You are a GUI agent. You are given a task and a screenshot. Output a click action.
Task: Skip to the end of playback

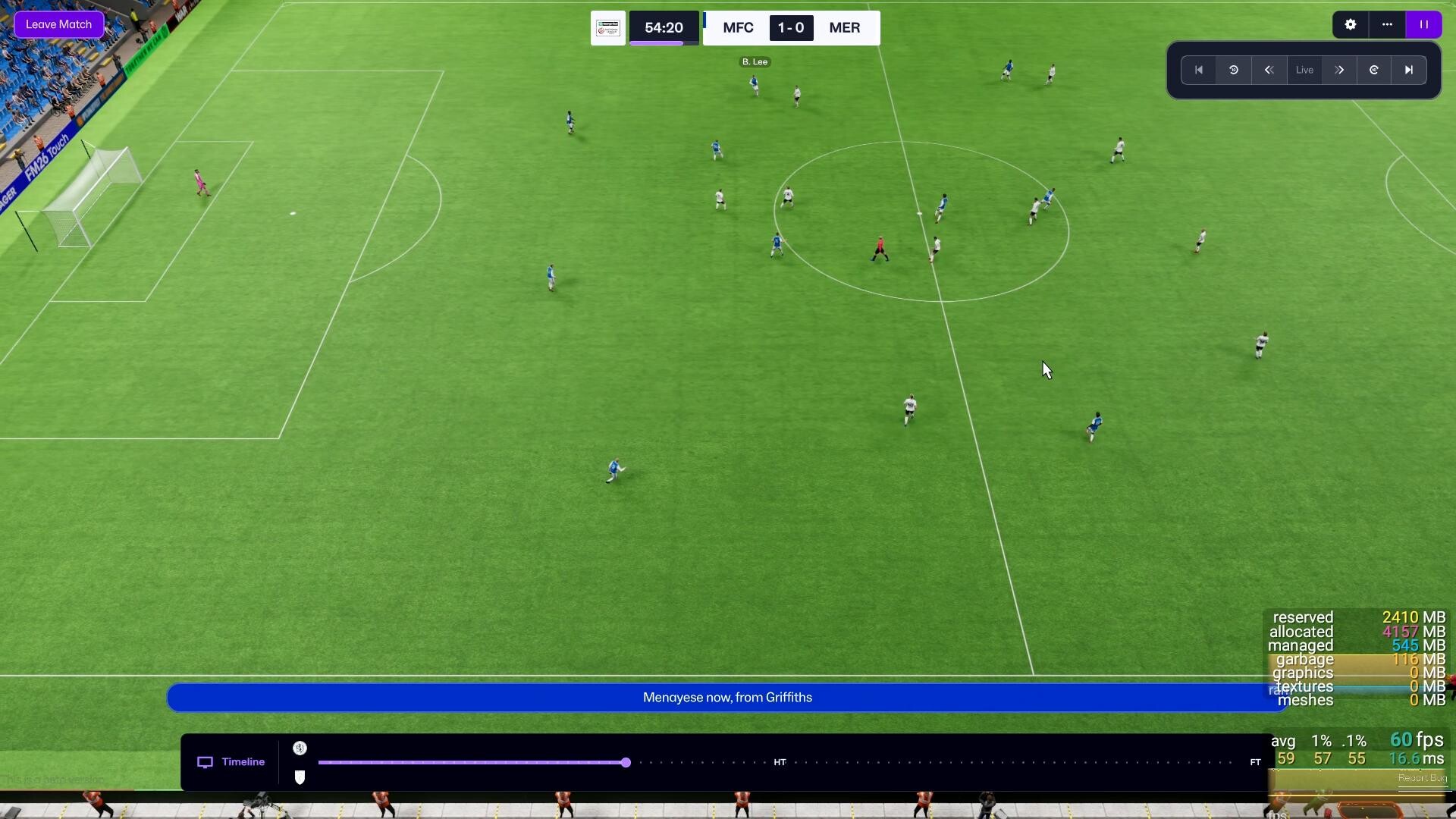(1409, 70)
